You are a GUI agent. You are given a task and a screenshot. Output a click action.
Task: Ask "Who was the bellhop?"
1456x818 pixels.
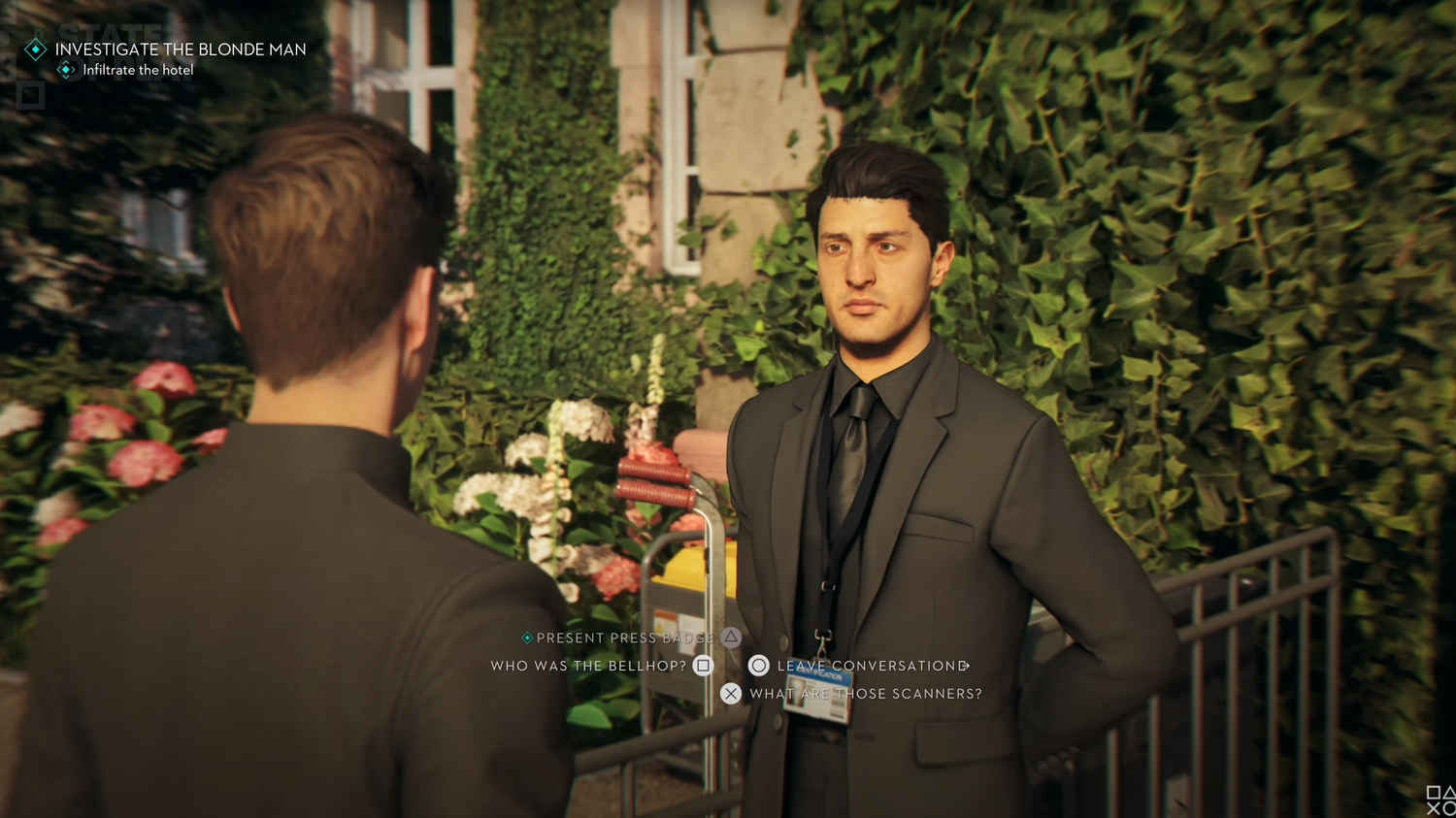(588, 666)
